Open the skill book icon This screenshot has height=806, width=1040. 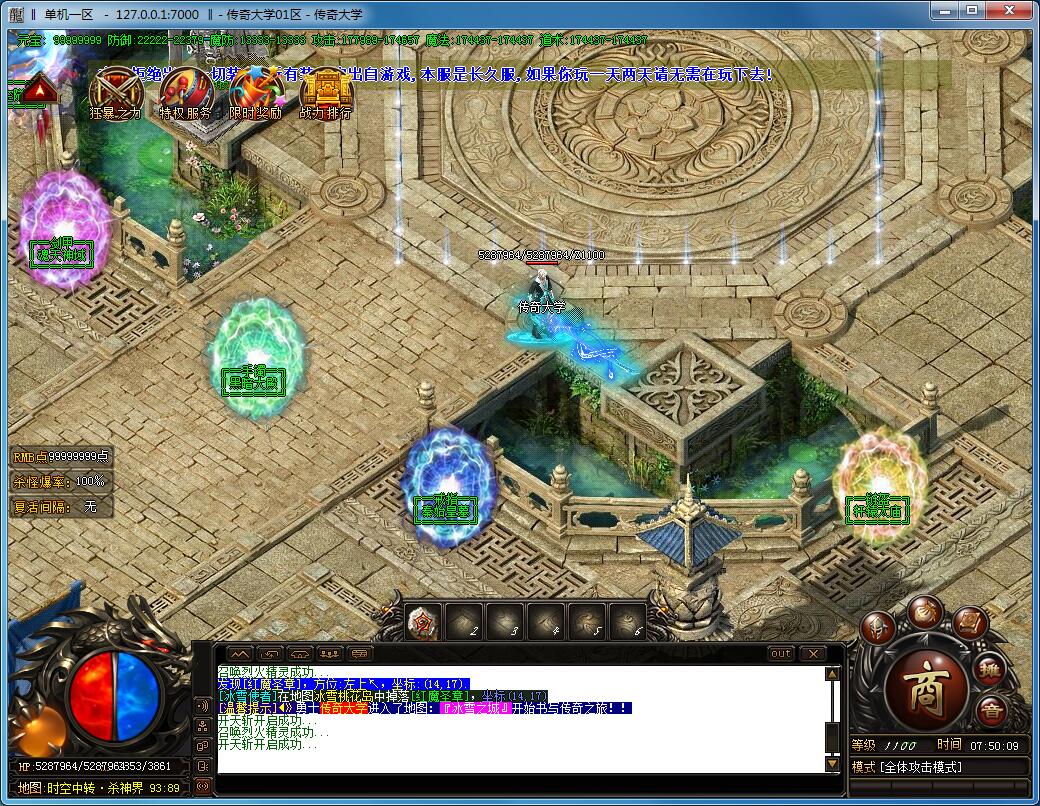(970, 624)
